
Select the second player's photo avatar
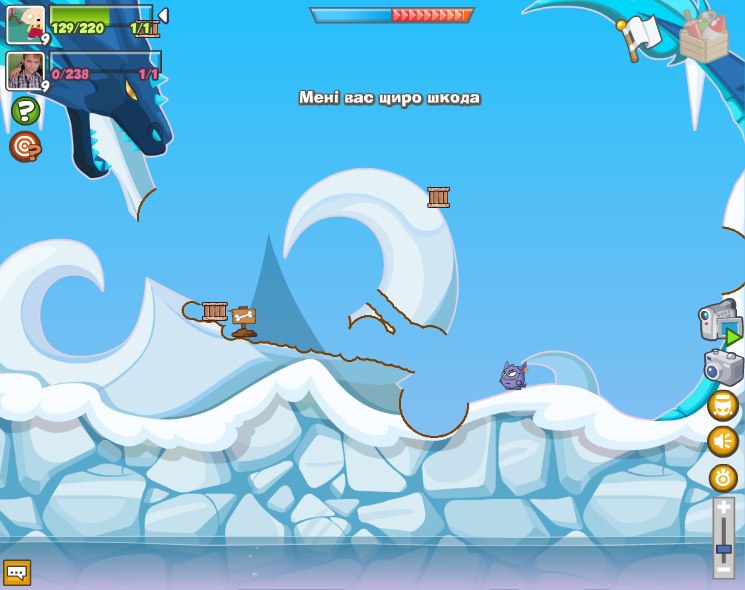(26, 70)
